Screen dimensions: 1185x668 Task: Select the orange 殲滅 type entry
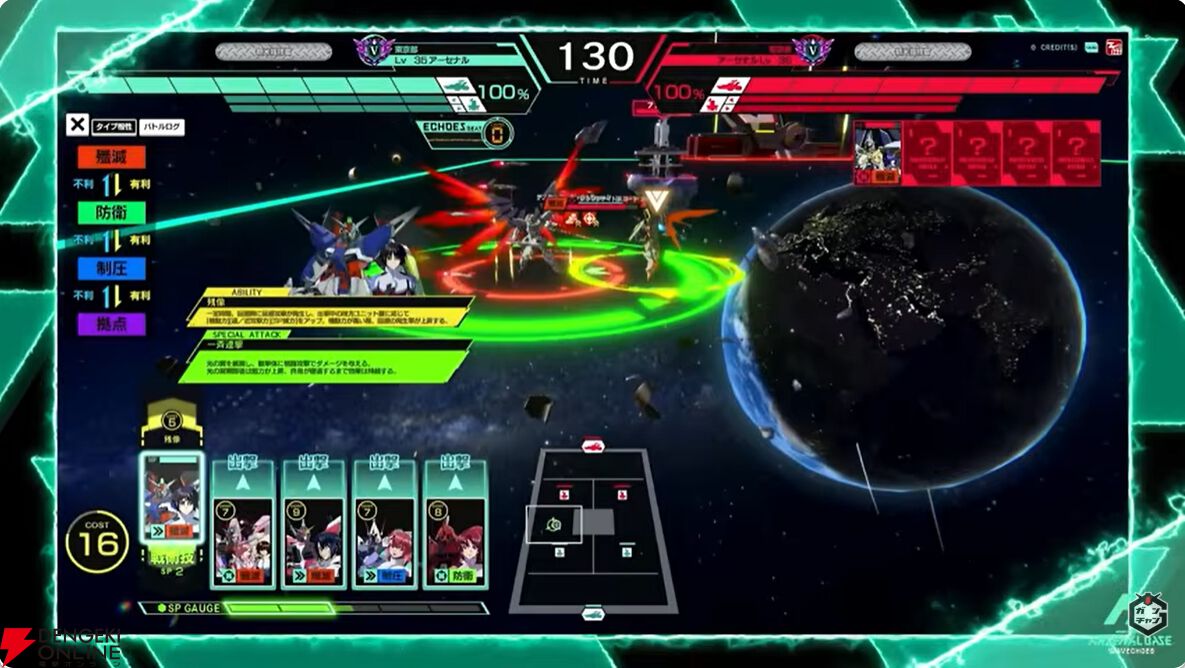(x=109, y=157)
